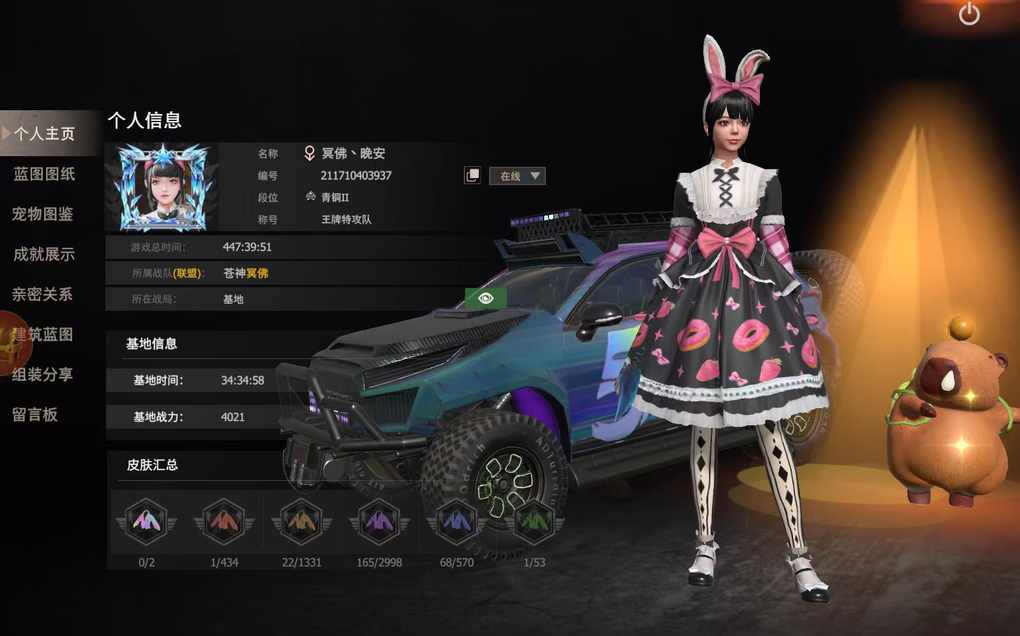The image size is (1020, 636).
Task: Open the 亲密关系 tab
Action: point(44,294)
